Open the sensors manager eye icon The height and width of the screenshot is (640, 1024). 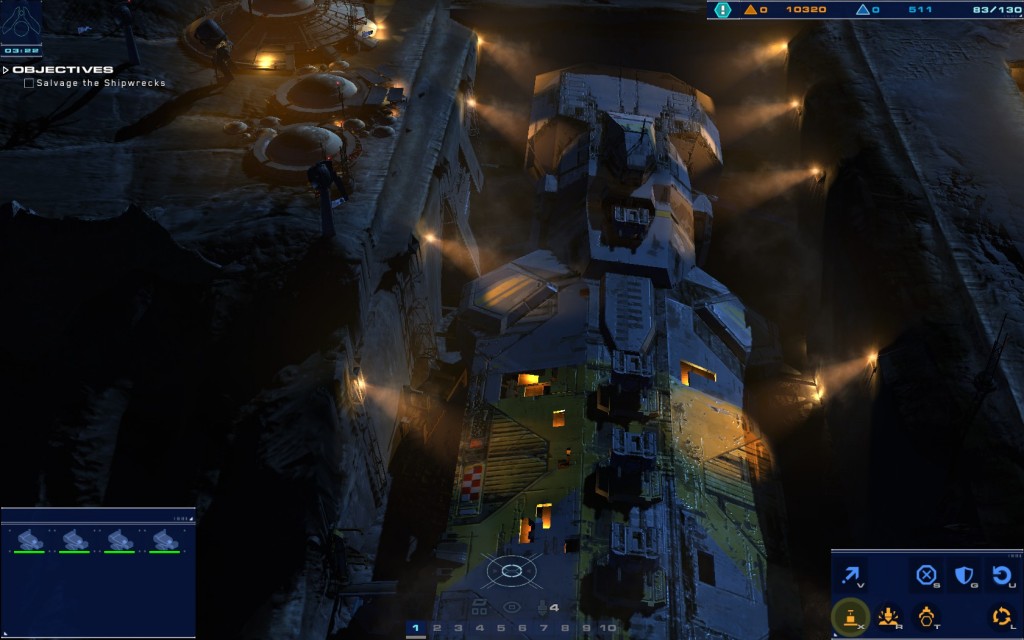tap(512, 607)
